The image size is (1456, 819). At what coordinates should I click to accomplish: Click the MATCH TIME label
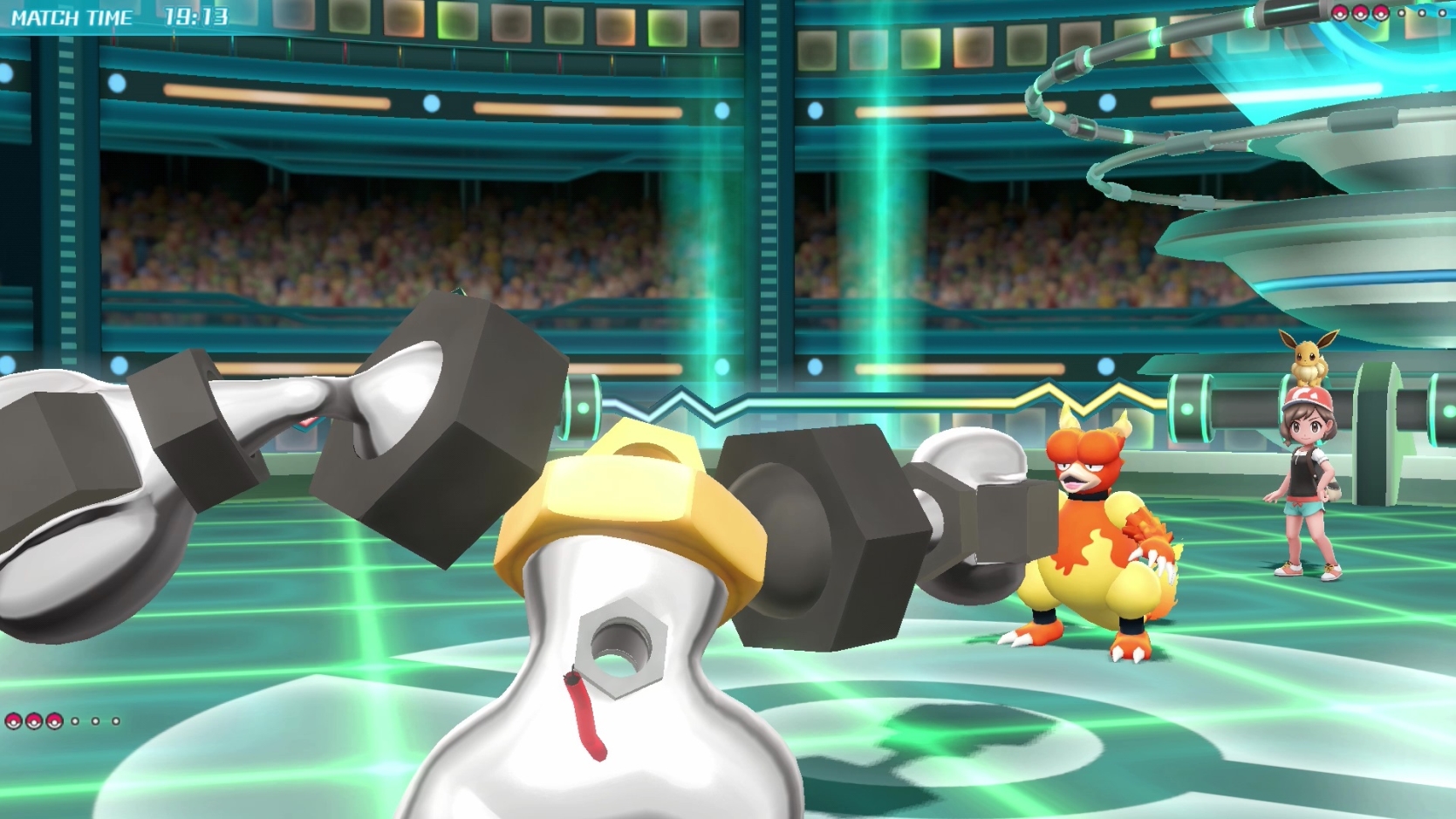coord(74,14)
